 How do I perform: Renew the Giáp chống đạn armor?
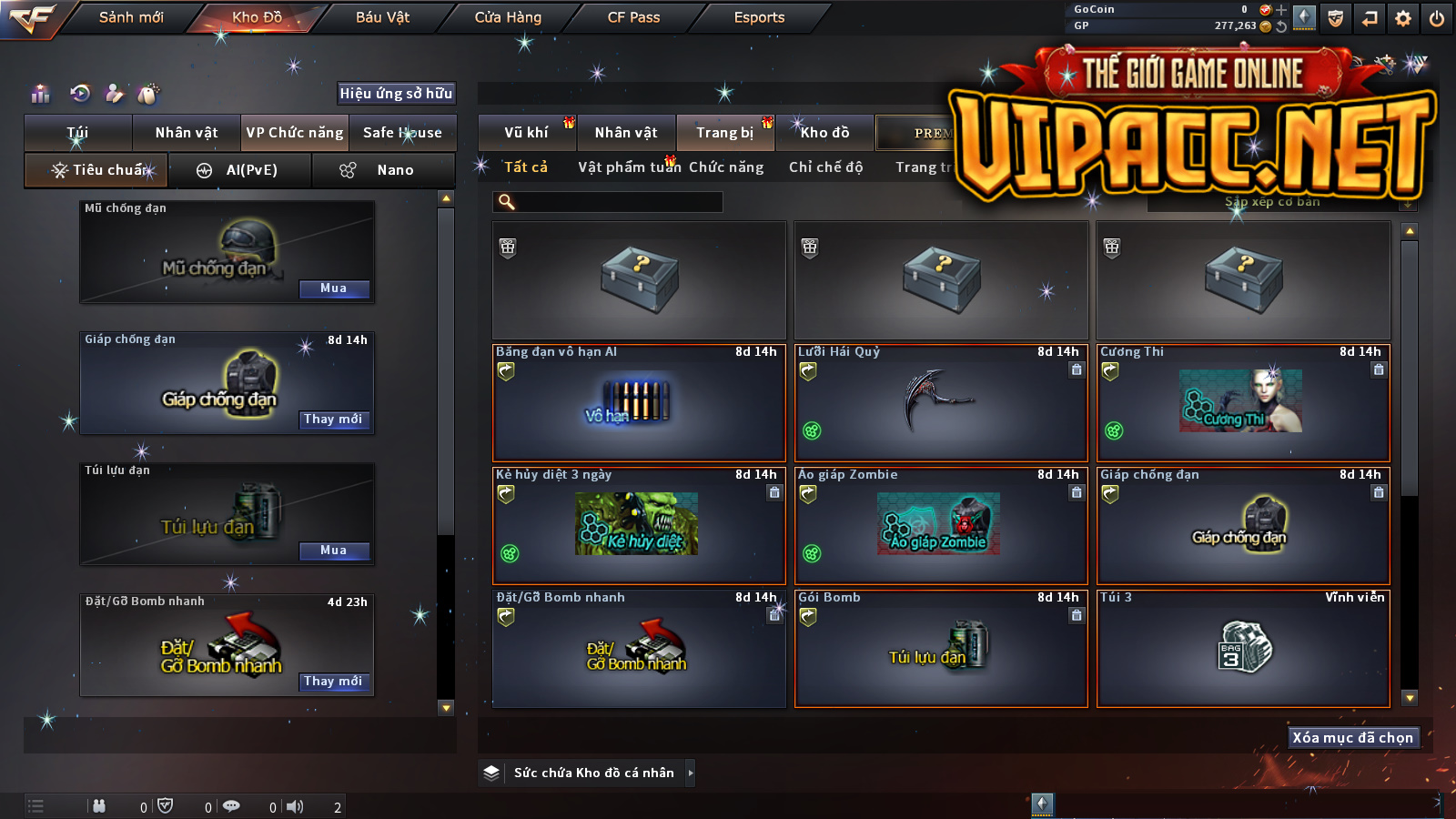[334, 420]
